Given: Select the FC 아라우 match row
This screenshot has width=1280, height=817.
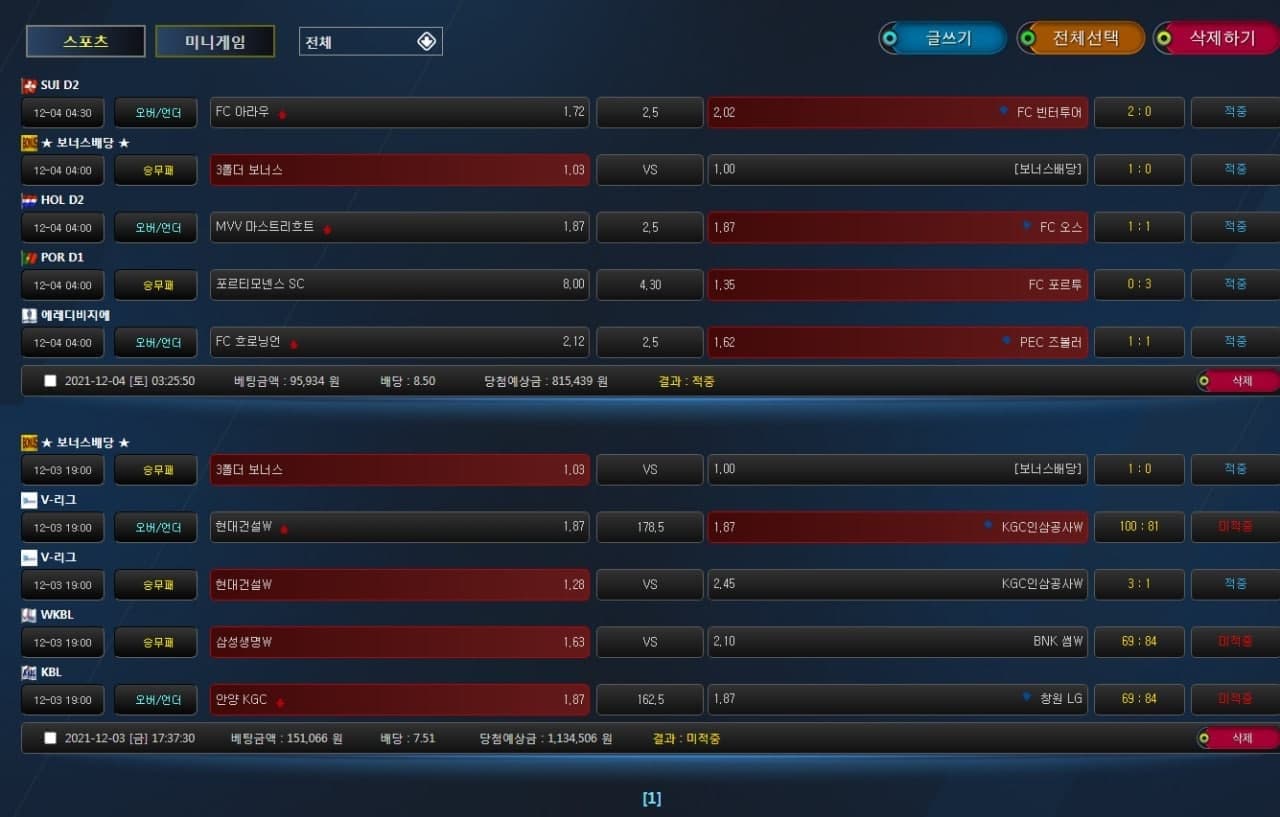Looking at the screenshot, I should tap(400, 112).
